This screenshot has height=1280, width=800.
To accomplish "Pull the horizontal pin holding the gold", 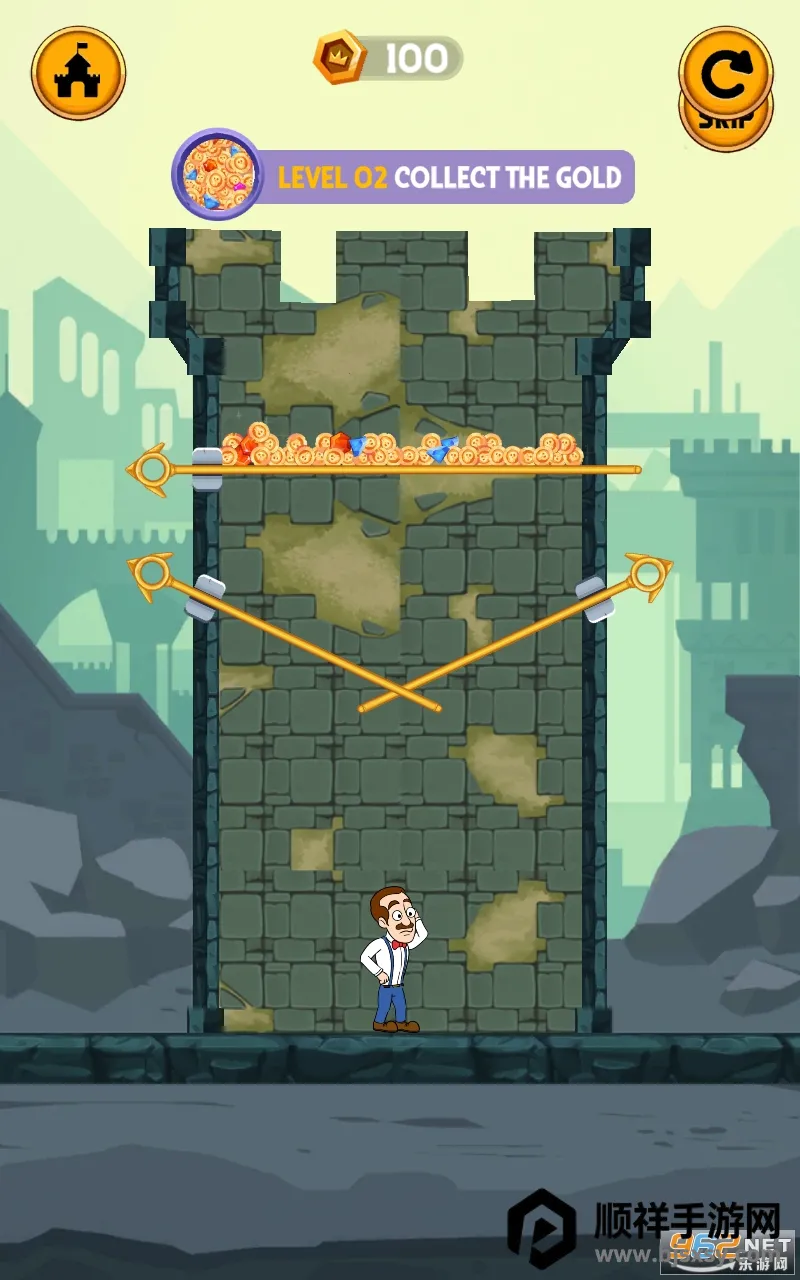I will click(150, 468).
